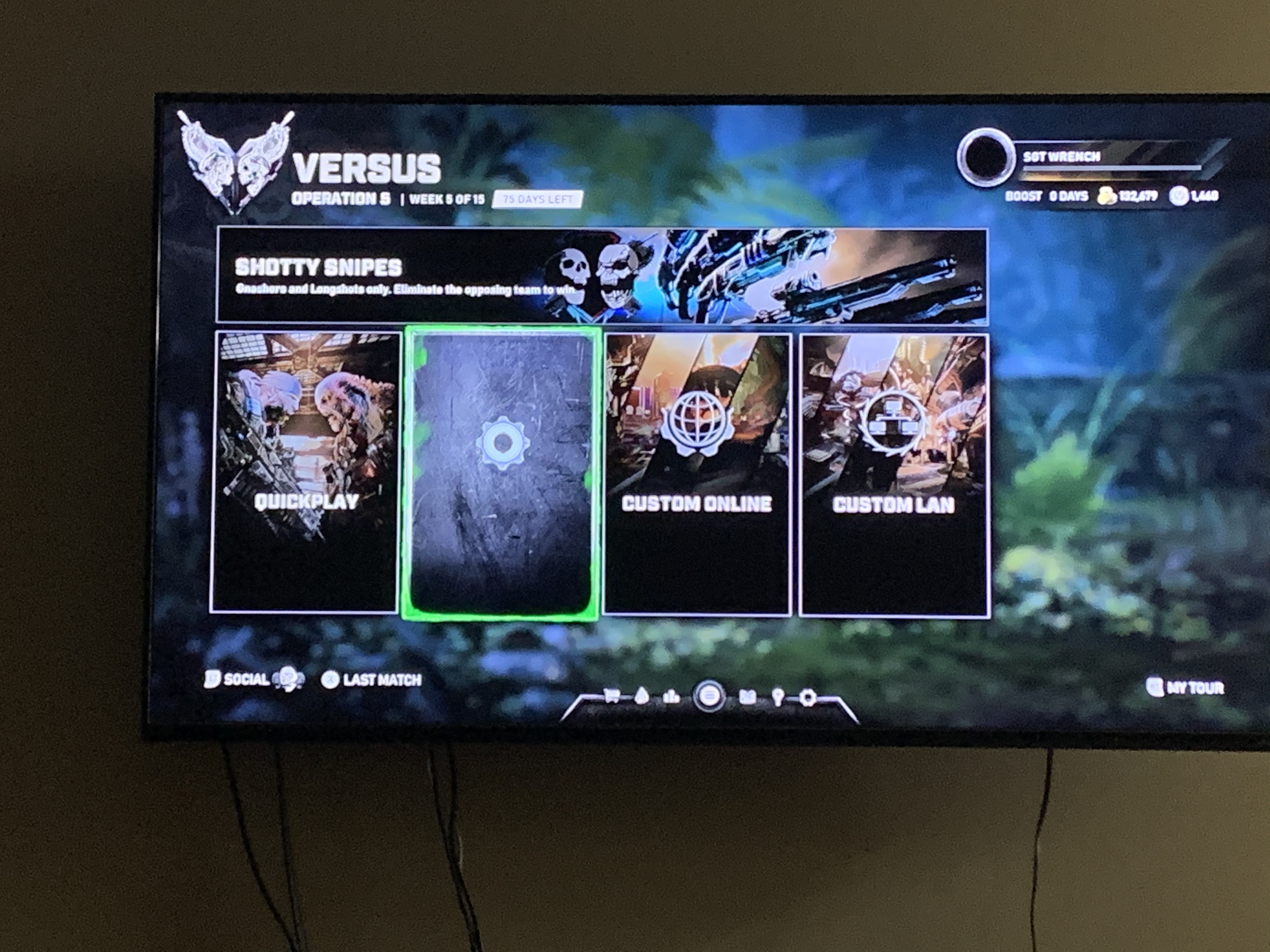Select the Quickplay tile
1270x952 pixels.
point(305,472)
